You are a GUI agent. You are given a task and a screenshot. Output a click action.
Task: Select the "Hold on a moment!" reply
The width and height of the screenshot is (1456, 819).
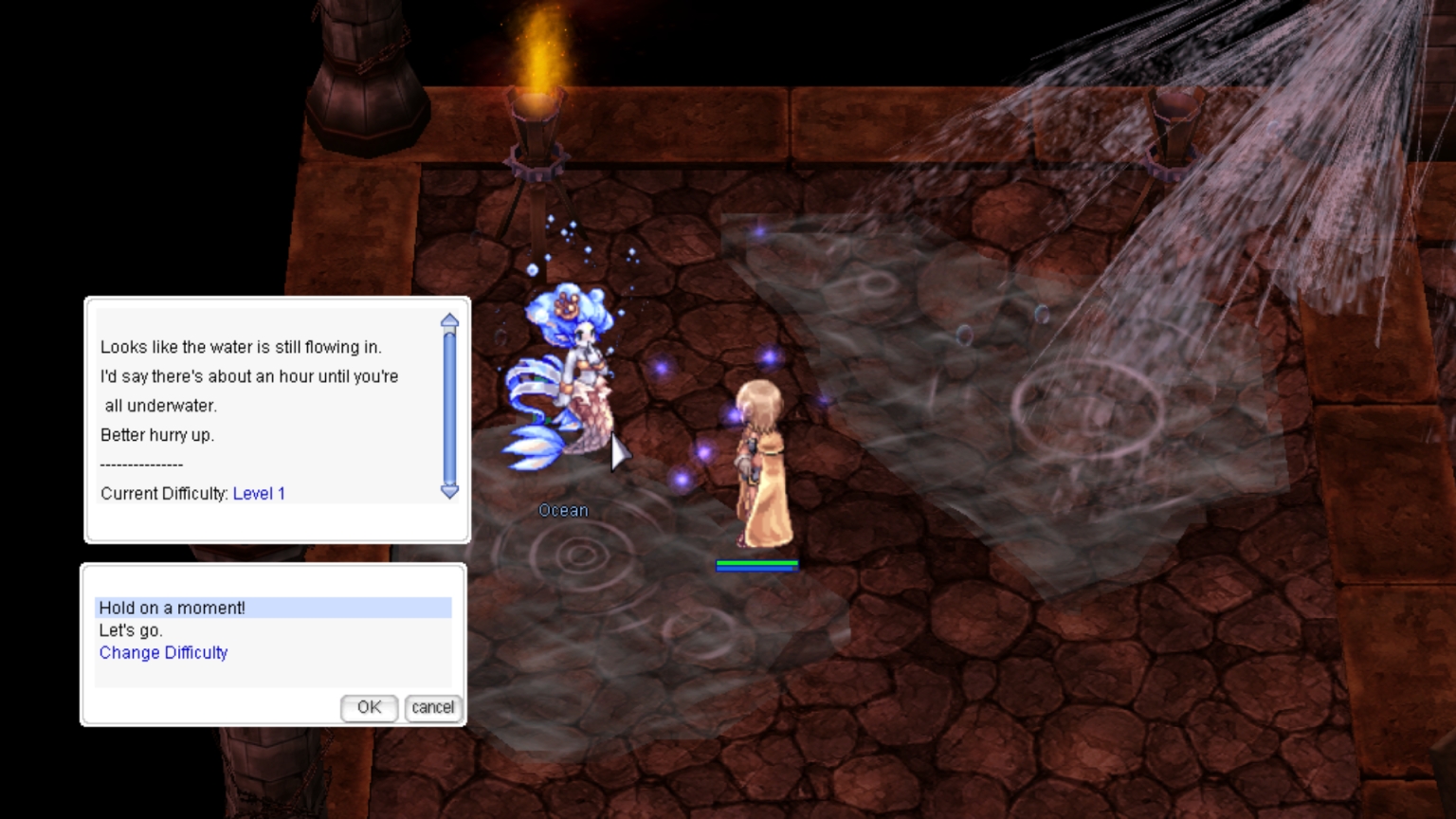173,608
